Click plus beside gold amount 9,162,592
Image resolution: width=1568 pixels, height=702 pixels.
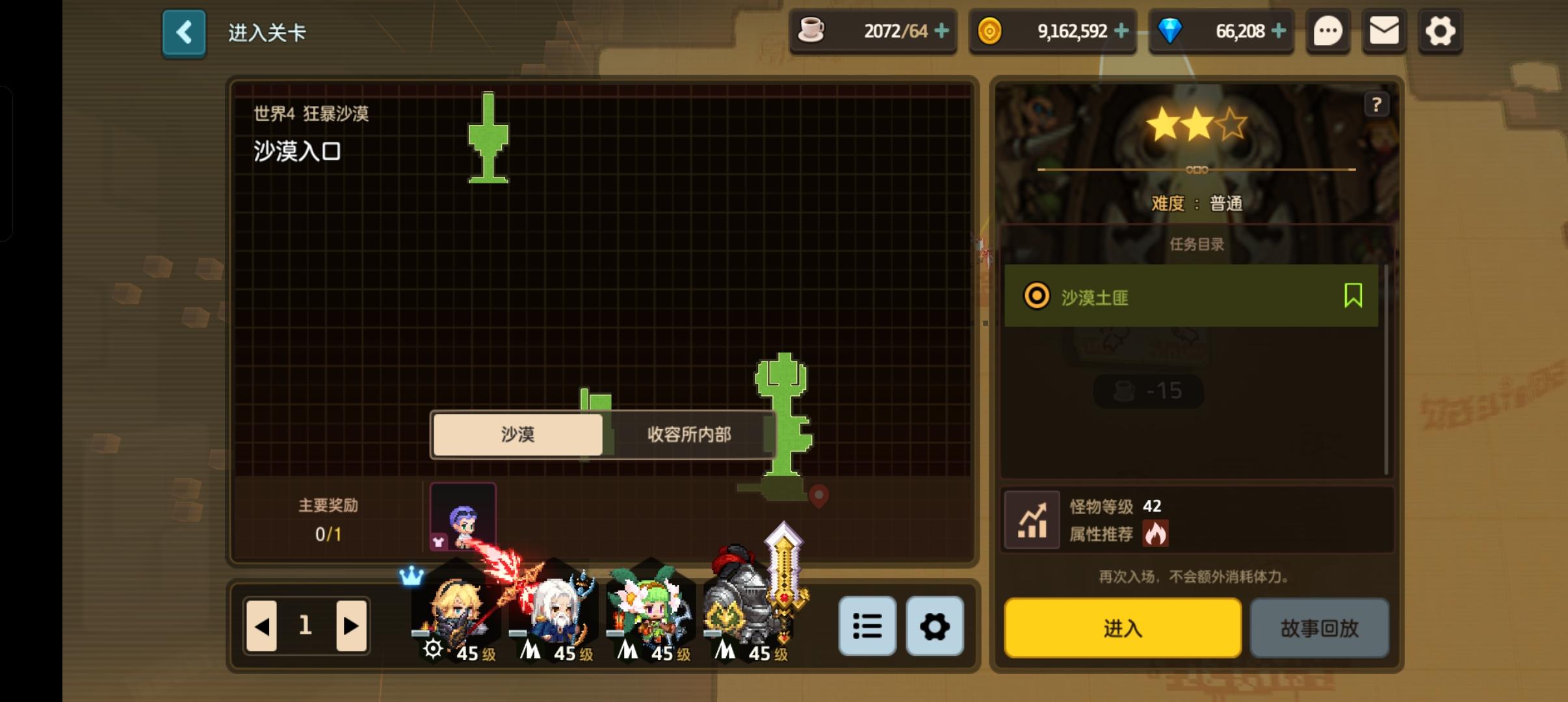pyautogui.click(x=1123, y=31)
